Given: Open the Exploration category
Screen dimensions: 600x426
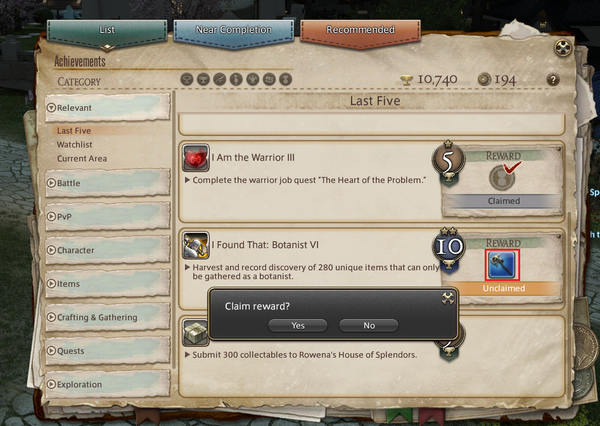Looking at the screenshot, I should tap(106, 384).
